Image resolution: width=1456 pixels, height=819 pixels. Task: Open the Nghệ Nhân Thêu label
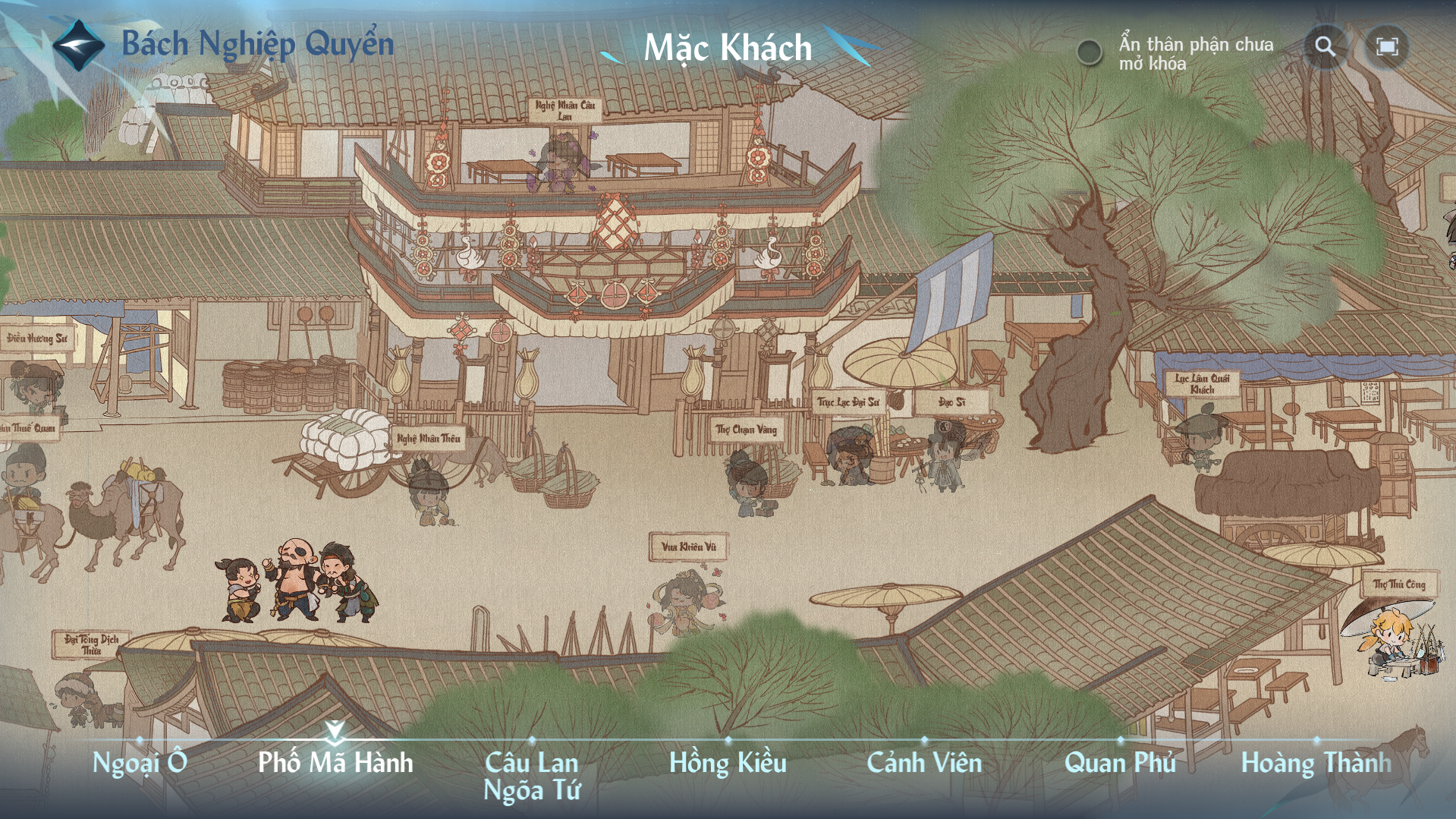(x=429, y=439)
